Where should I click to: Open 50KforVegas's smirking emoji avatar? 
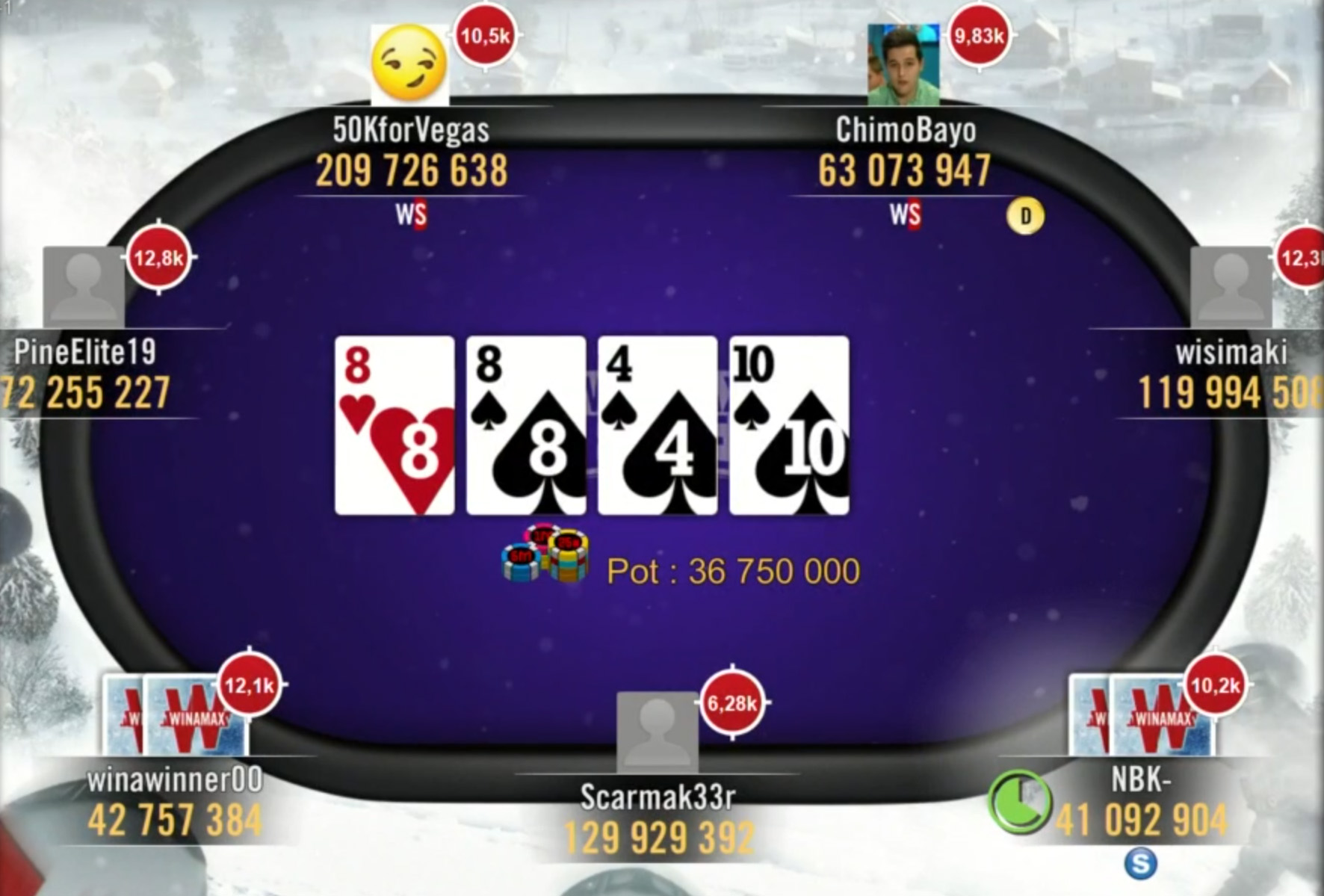click(409, 64)
